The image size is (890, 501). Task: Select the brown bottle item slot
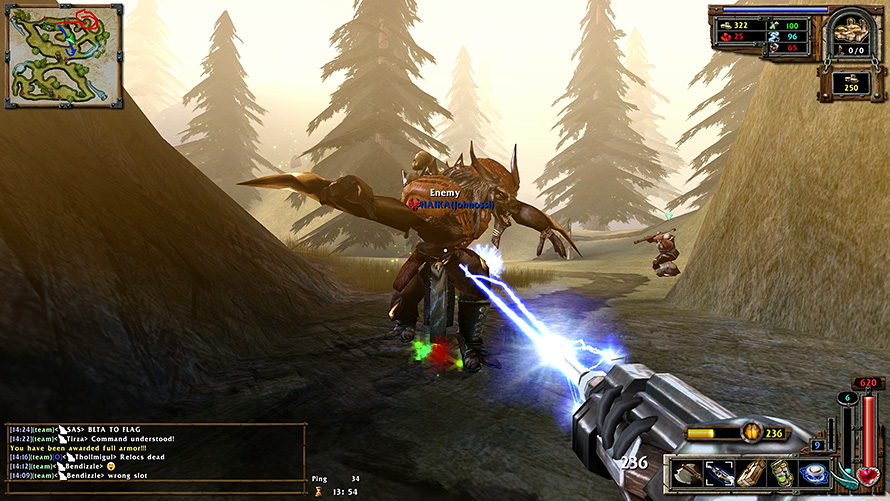pos(752,472)
